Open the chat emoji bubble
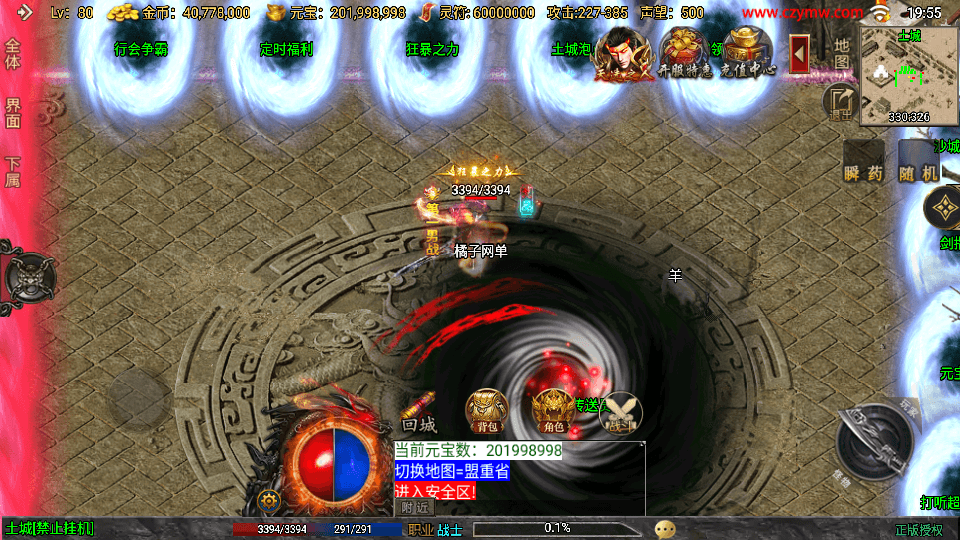960x540 pixels. 665,528
